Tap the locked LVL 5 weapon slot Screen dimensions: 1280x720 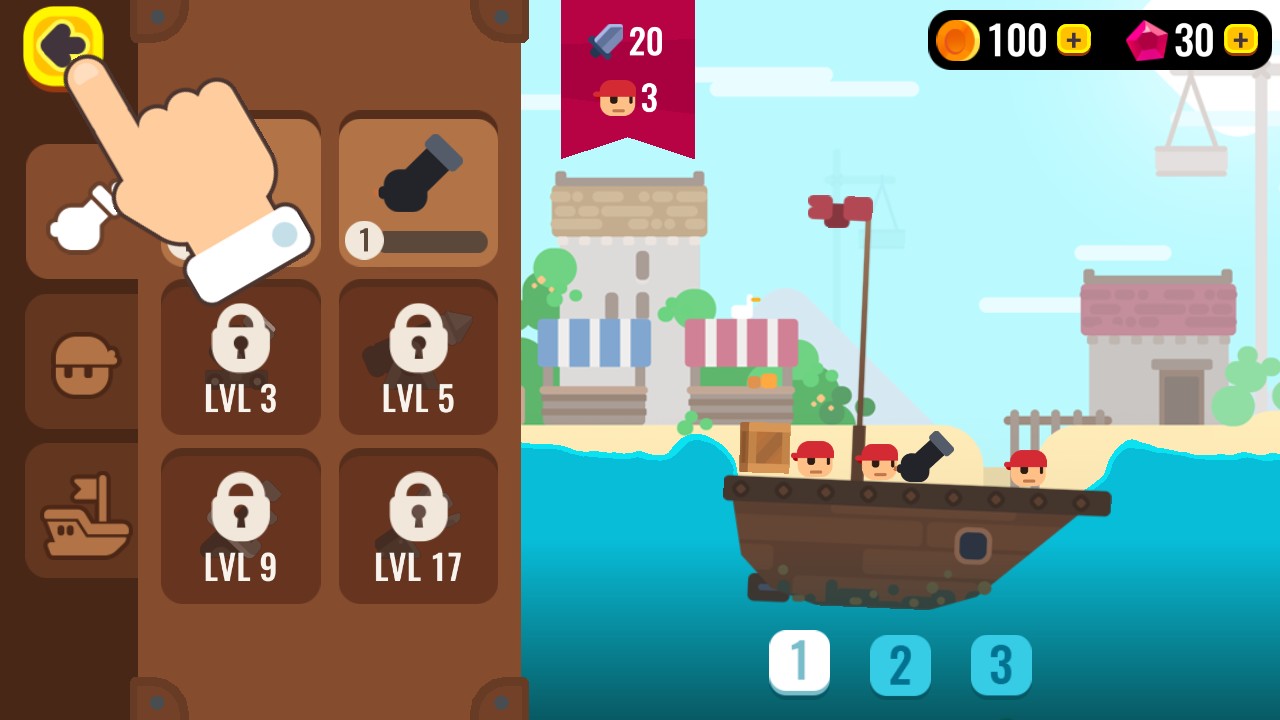point(418,358)
